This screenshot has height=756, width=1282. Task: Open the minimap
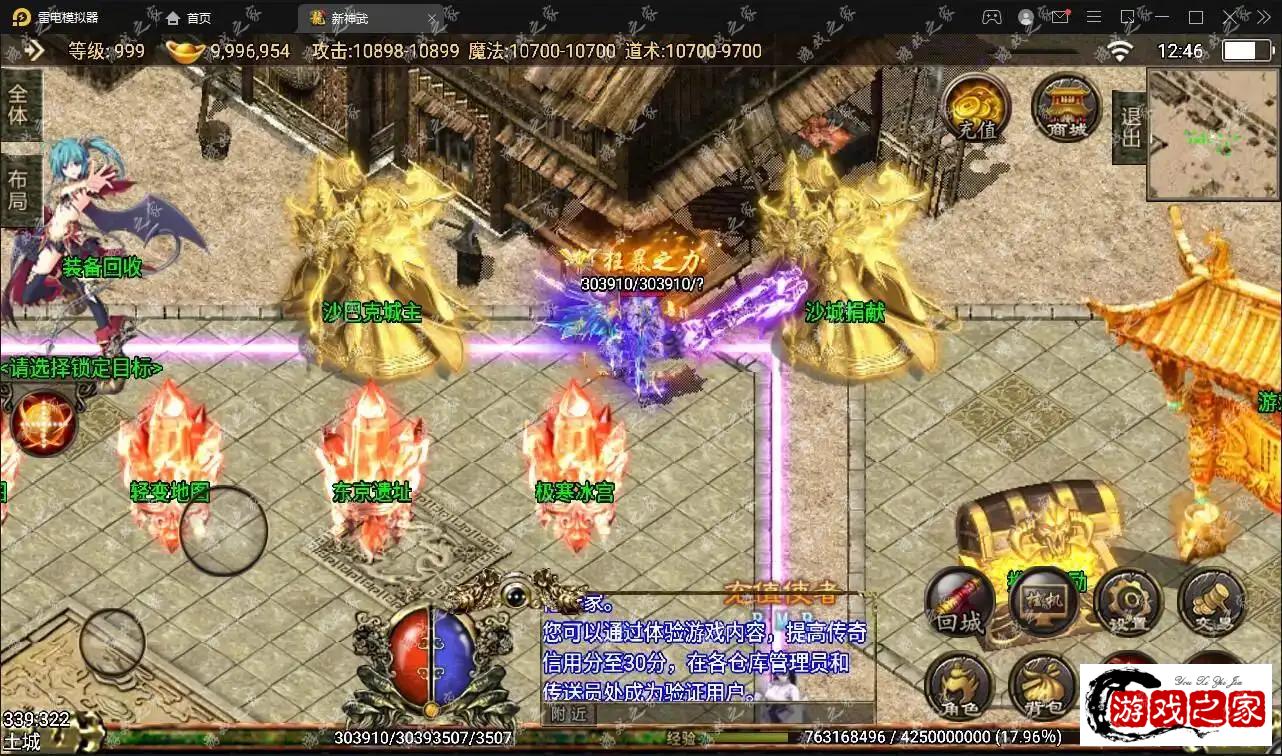coord(1213,133)
